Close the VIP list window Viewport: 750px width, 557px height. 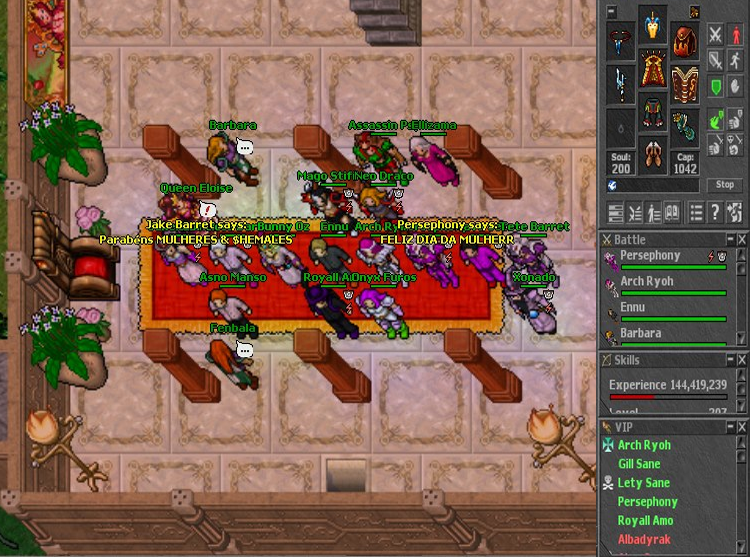742,427
